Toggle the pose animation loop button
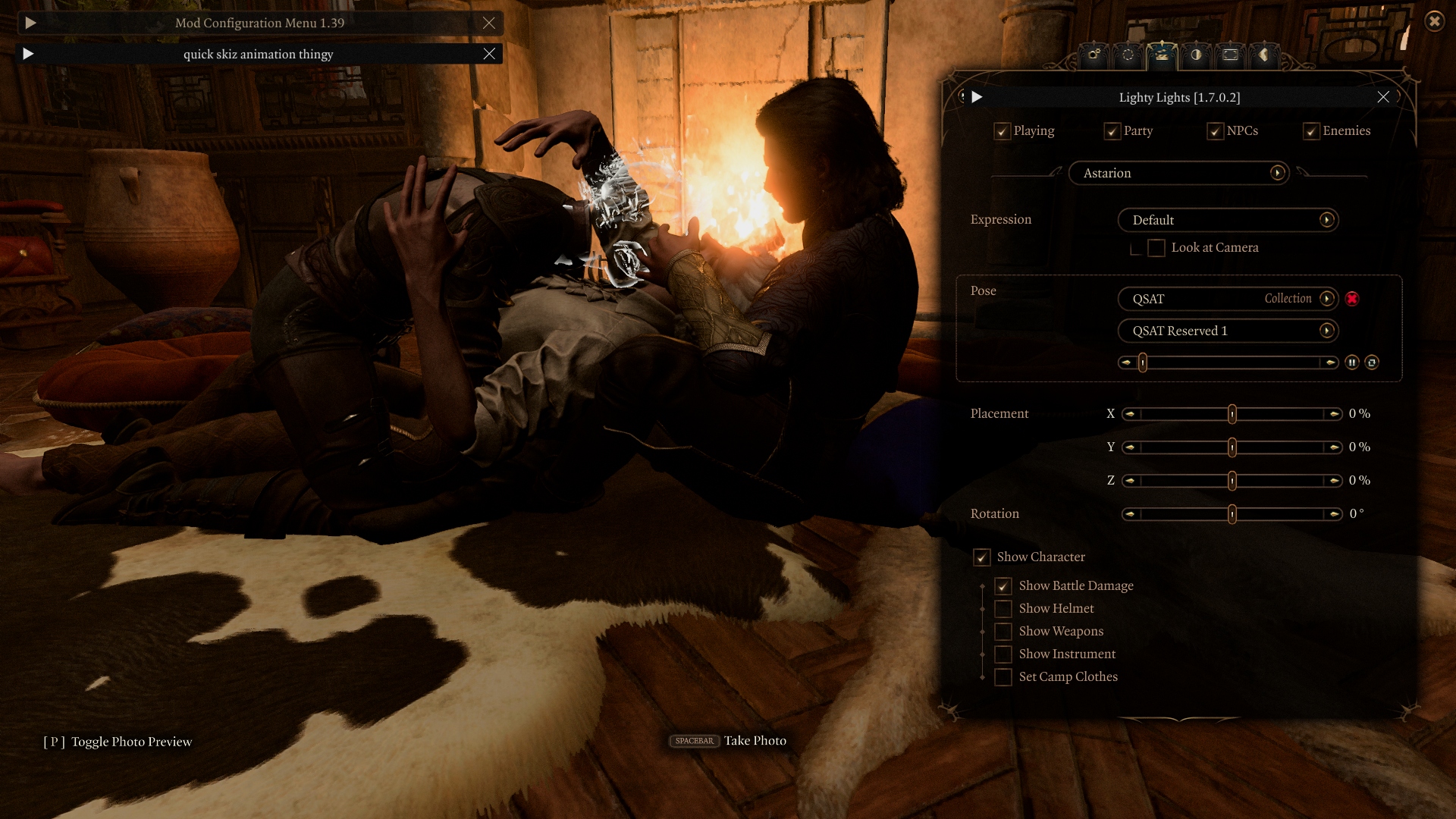Image resolution: width=1456 pixels, height=819 pixels. tap(1372, 362)
